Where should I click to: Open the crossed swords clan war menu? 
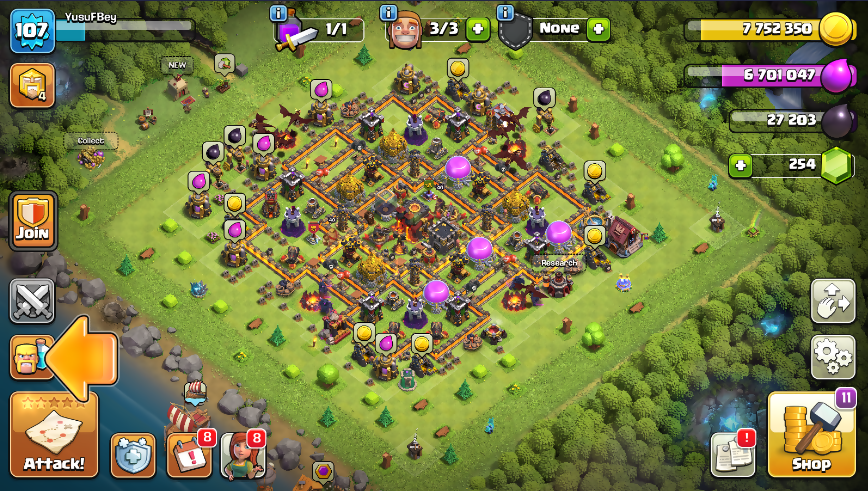pyautogui.click(x=32, y=300)
